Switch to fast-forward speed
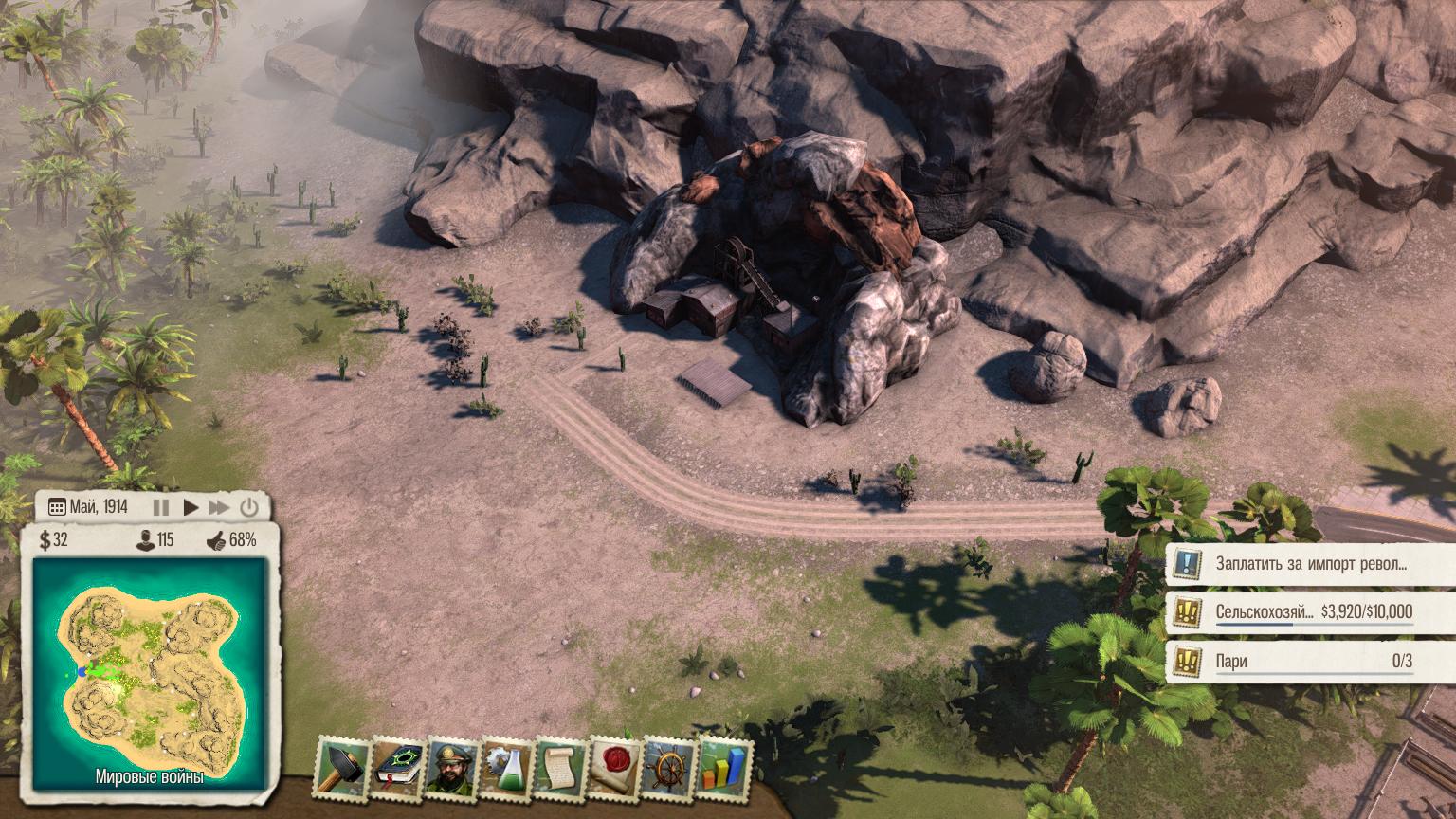Image resolution: width=1456 pixels, height=819 pixels. (x=219, y=507)
